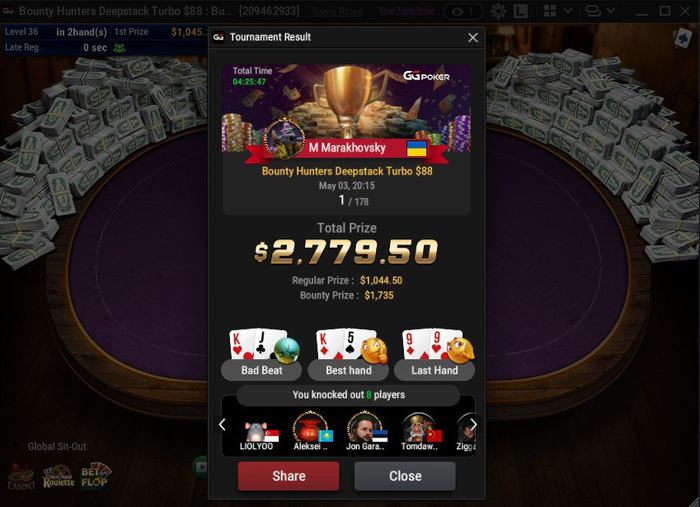Show next knocked-out players with right arrow
This screenshot has height=507, width=700.
point(474,425)
